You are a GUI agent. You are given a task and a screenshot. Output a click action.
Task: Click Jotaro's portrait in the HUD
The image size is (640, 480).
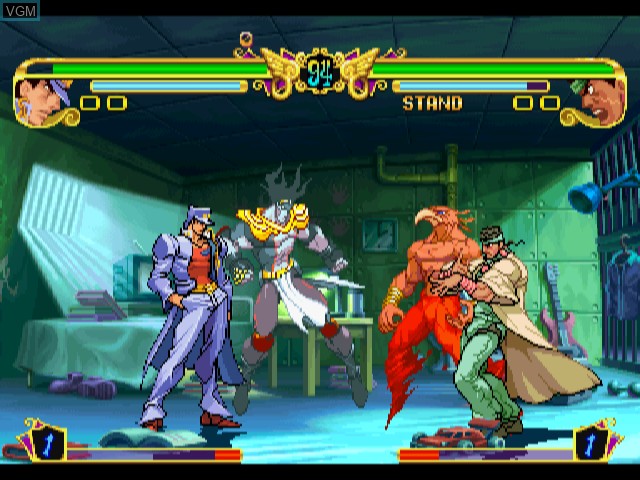[44, 101]
